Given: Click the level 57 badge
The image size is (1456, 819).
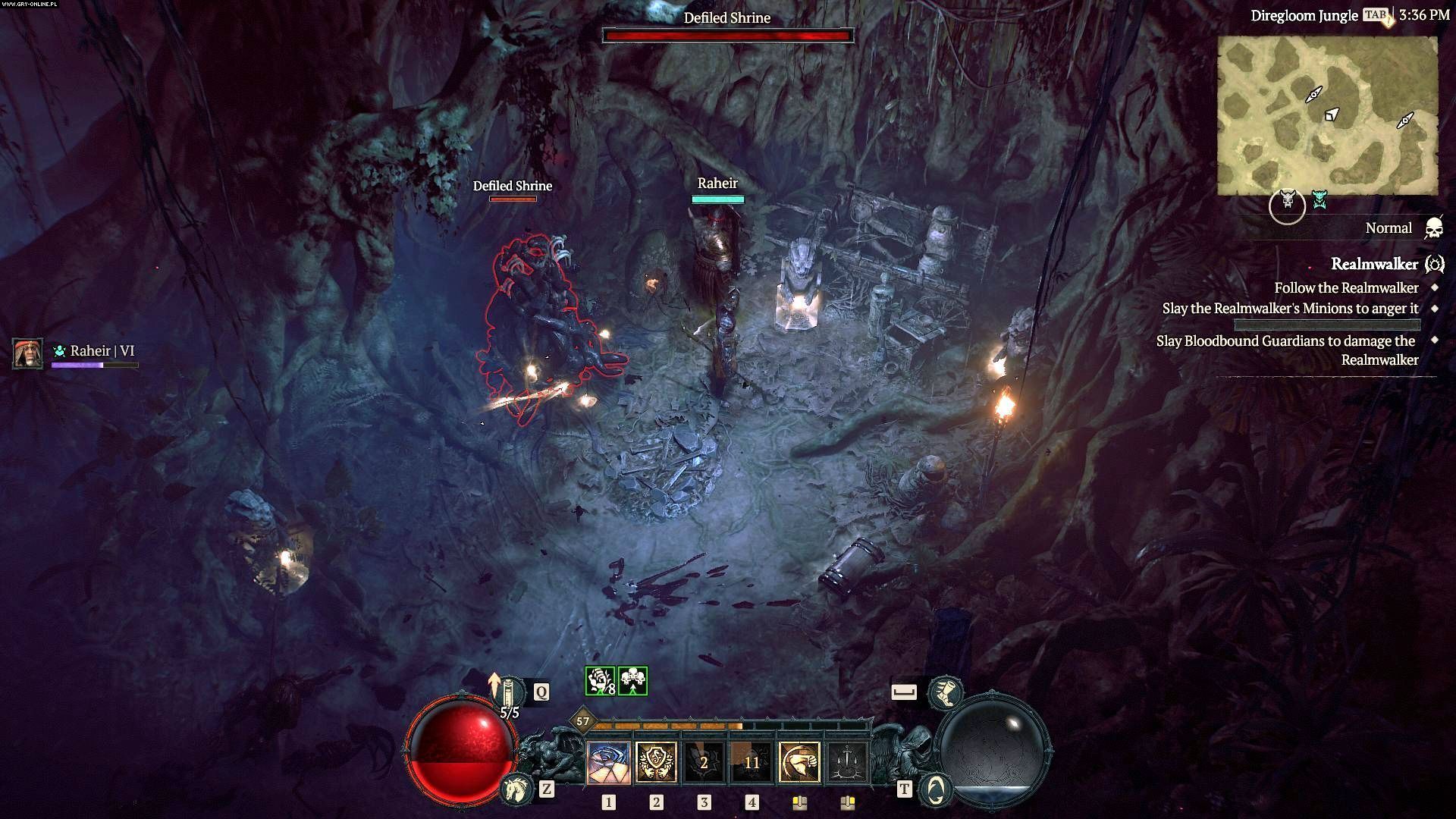Looking at the screenshot, I should tap(582, 721).
